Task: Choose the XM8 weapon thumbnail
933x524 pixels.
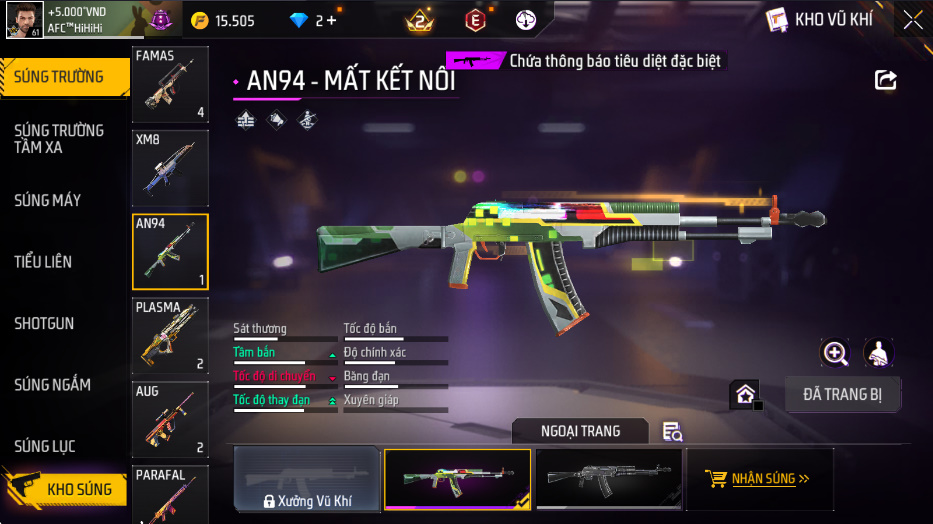Action: [170, 168]
